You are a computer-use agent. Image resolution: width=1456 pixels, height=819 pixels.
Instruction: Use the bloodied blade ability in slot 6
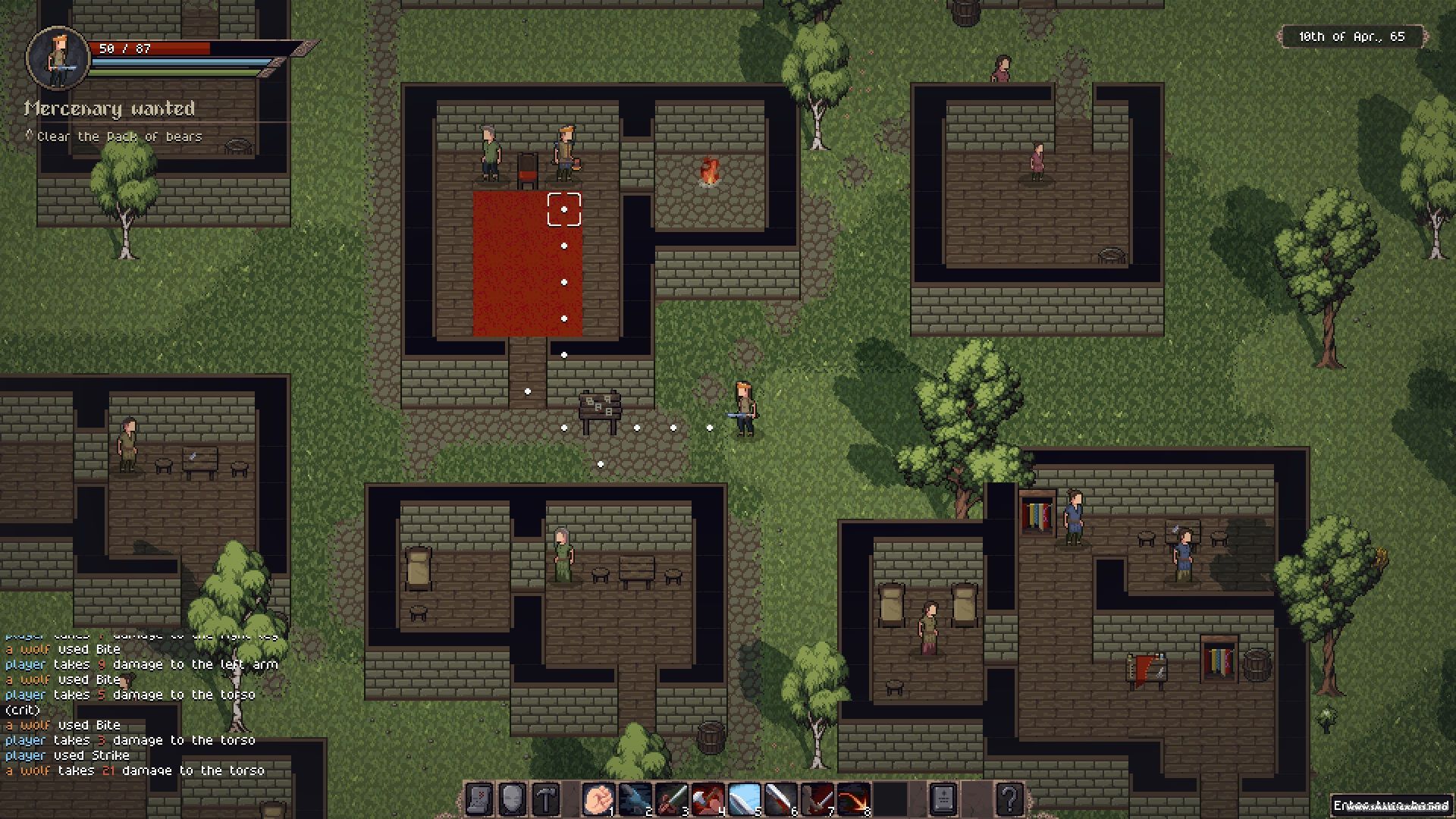780,799
